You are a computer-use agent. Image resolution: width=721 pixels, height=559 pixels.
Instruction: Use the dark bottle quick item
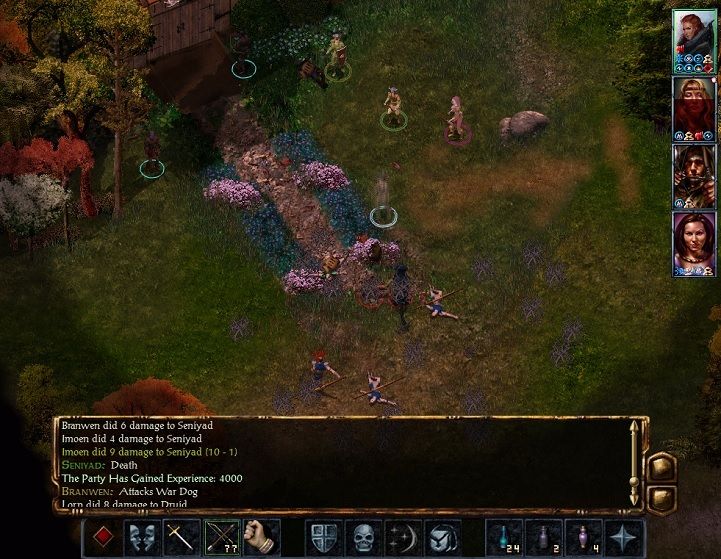pos(544,537)
